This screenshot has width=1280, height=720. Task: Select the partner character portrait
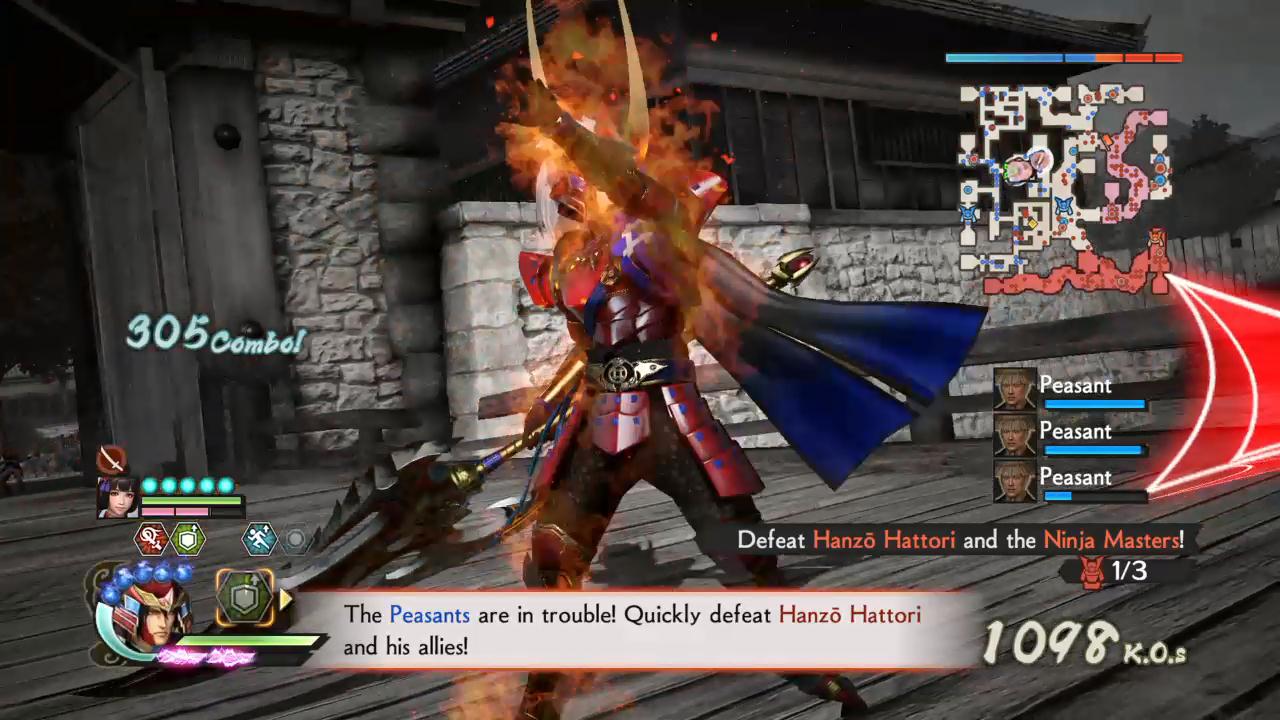pyautogui.click(x=117, y=497)
